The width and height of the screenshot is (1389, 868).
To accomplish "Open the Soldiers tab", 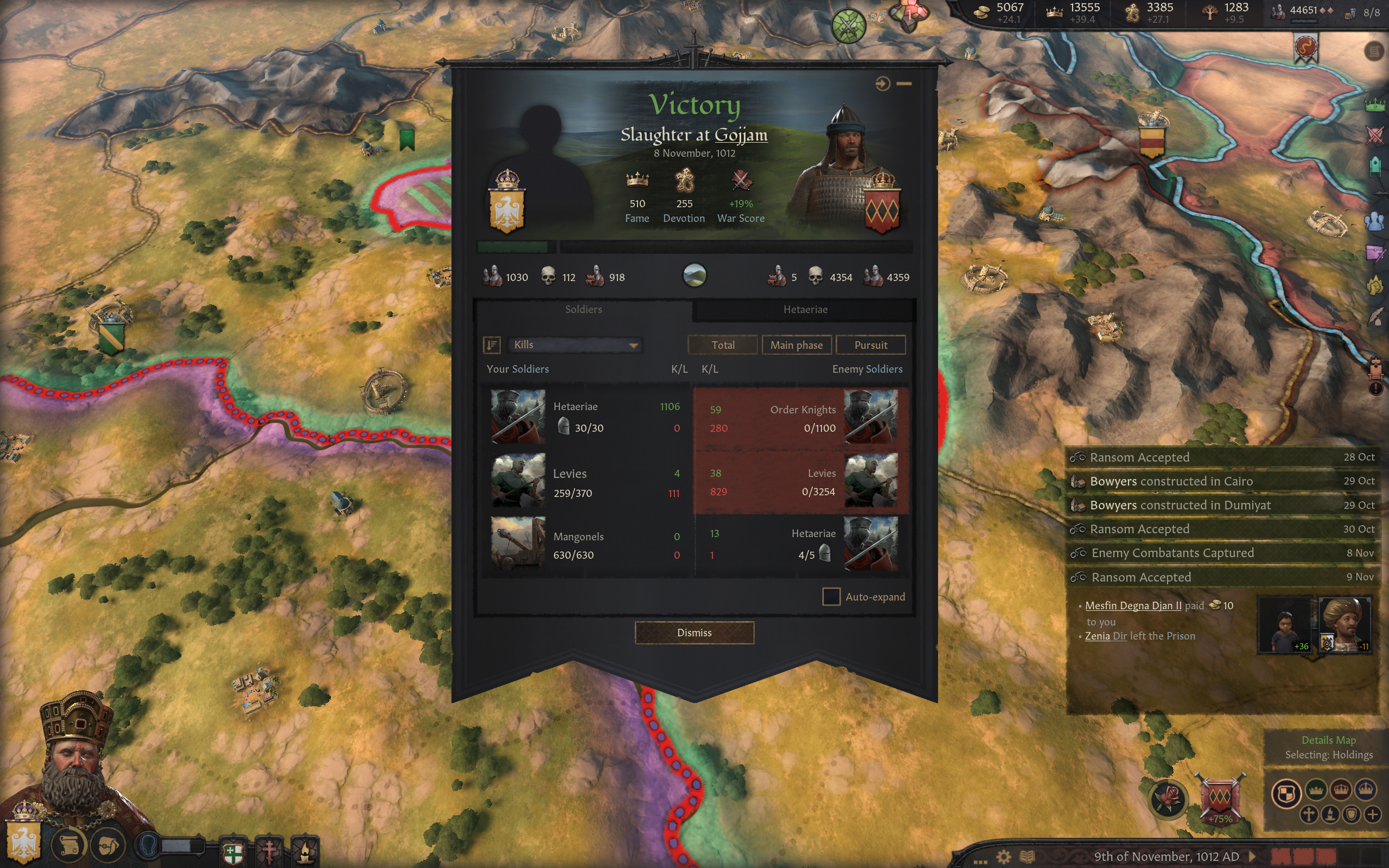I will (583, 309).
